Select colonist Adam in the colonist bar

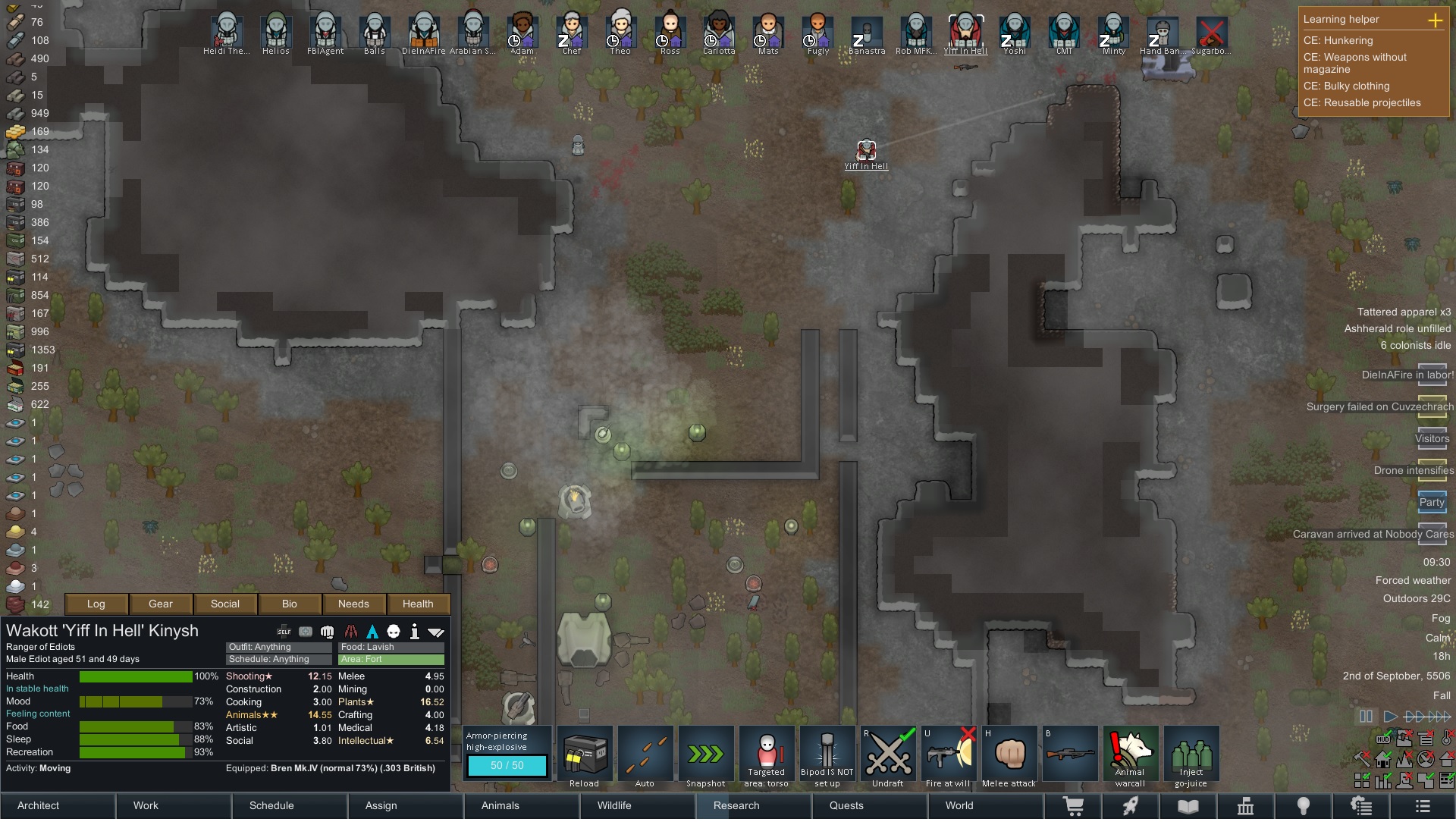[522, 33]
